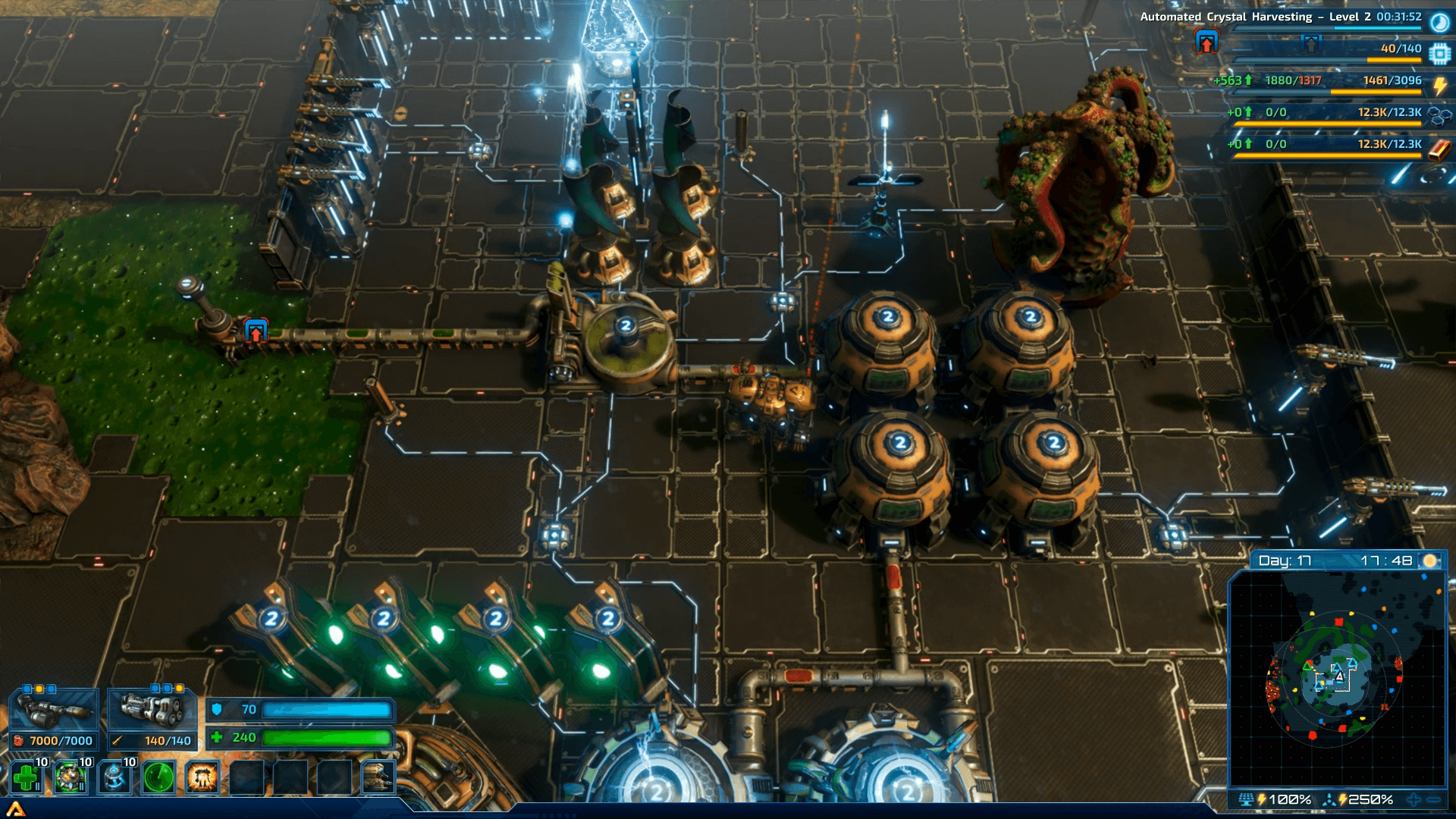This screenshot has height=819, width=1456.
Task: Click the red upgrade arrow notification icon
Action: coord(1207,42)
